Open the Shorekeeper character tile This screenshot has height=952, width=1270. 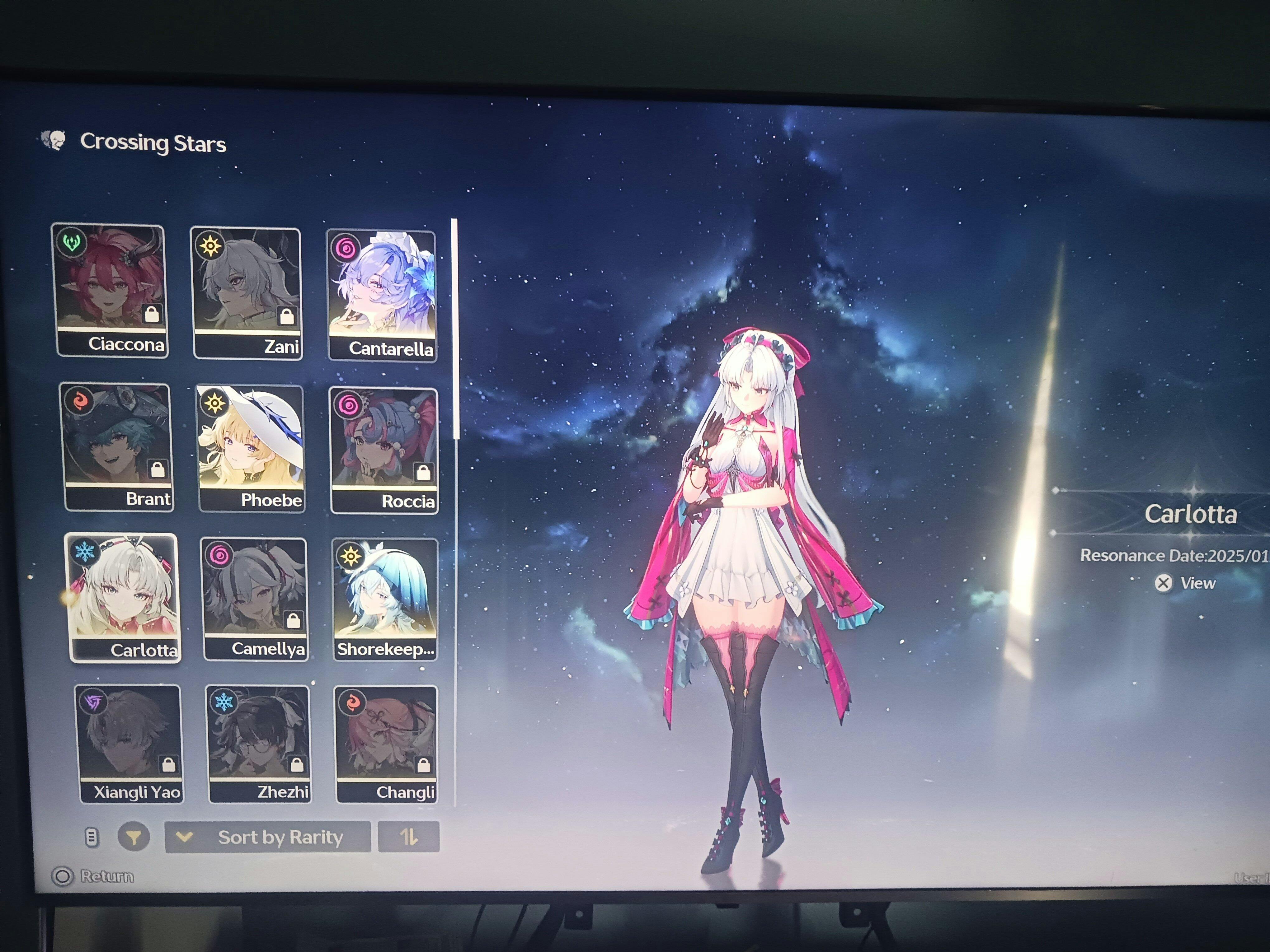click(385, 599)
